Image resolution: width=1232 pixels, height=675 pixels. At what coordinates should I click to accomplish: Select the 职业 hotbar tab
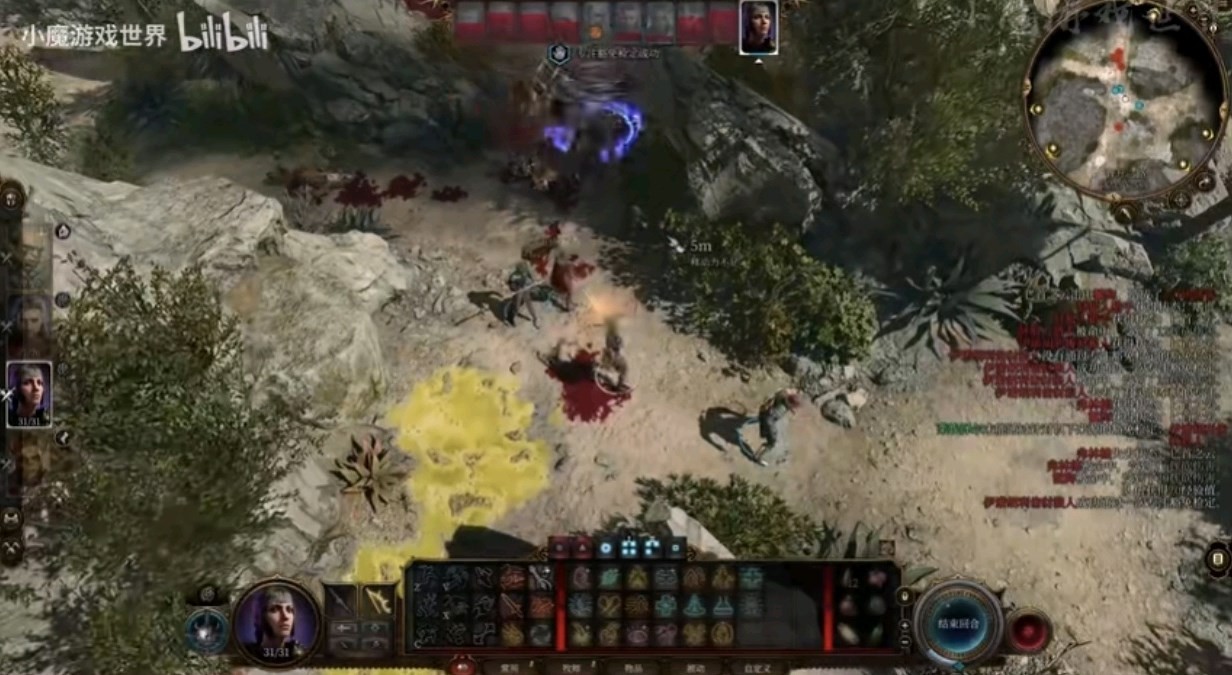571,667
